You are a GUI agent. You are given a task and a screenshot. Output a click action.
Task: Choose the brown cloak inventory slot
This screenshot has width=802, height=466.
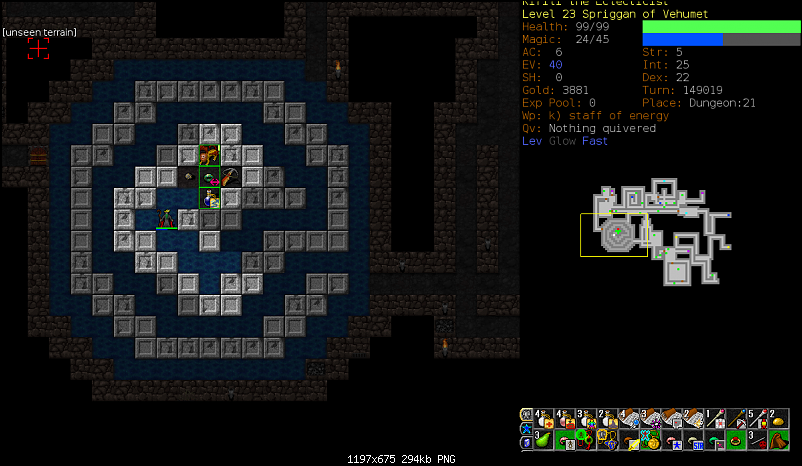pyautogui.click(x=780, y=438)
